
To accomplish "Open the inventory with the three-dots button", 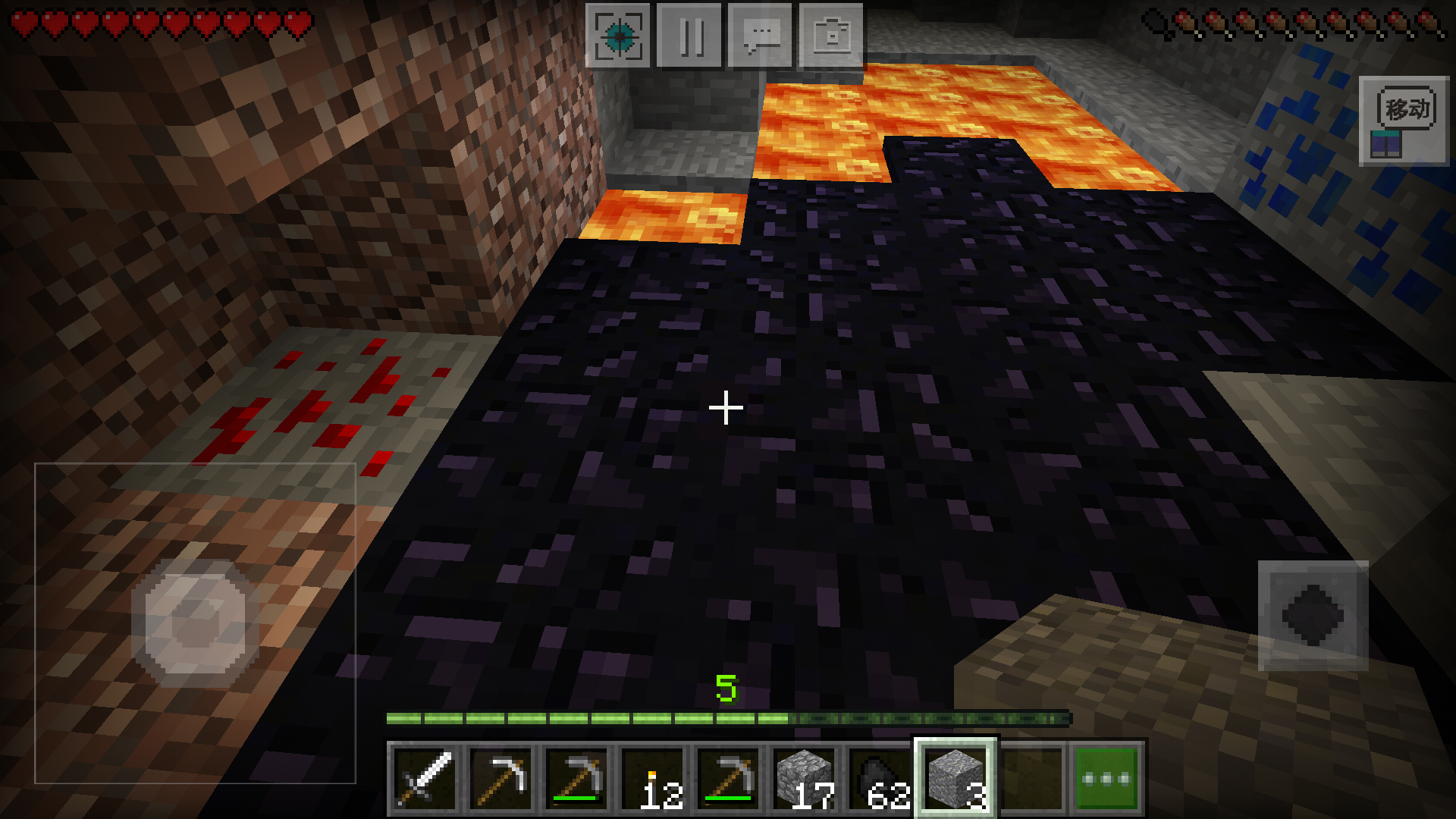I will click(x=1106, y=779).
